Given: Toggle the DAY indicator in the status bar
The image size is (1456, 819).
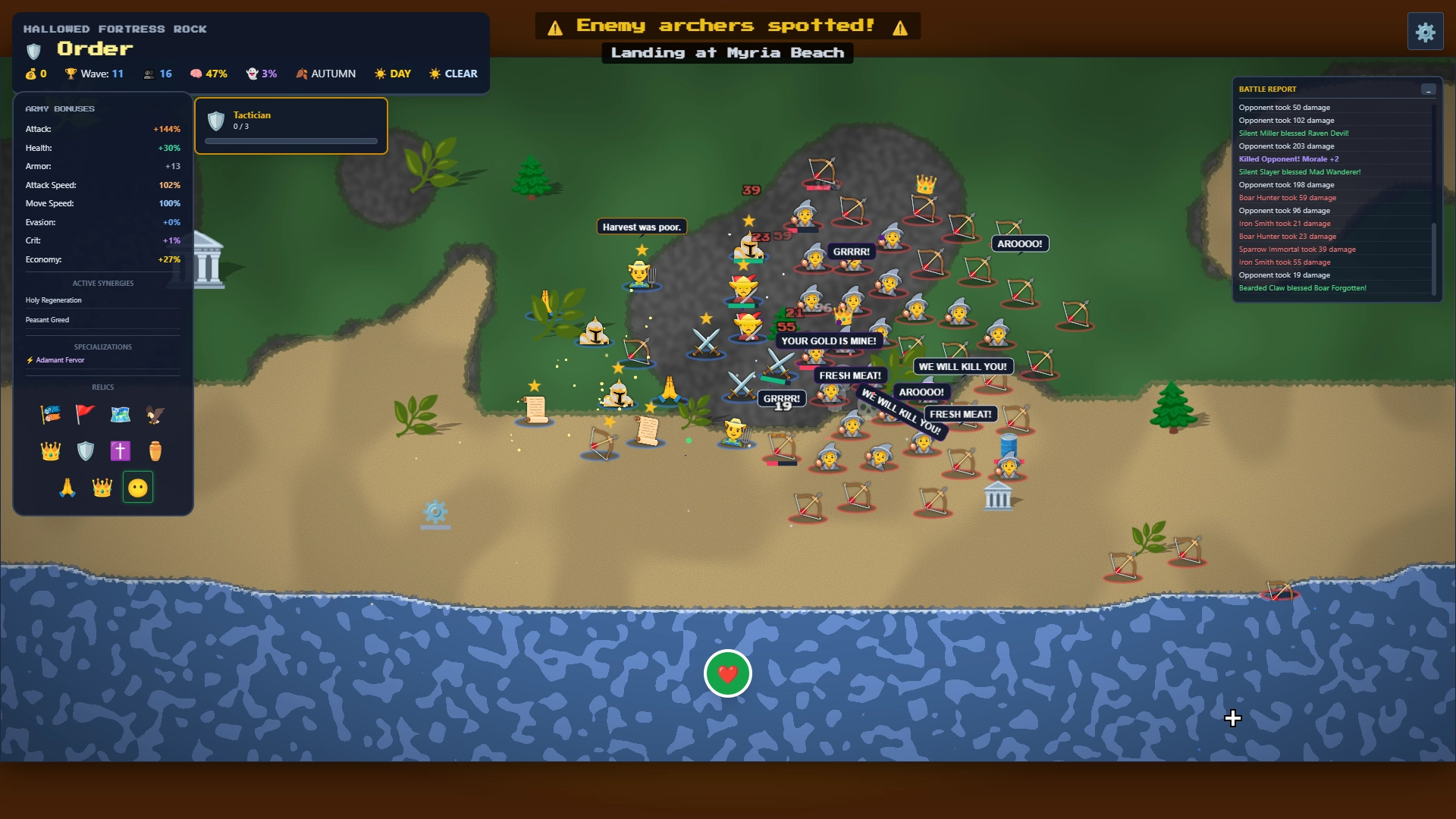Looking at the screenshot, I should [393, 74].
